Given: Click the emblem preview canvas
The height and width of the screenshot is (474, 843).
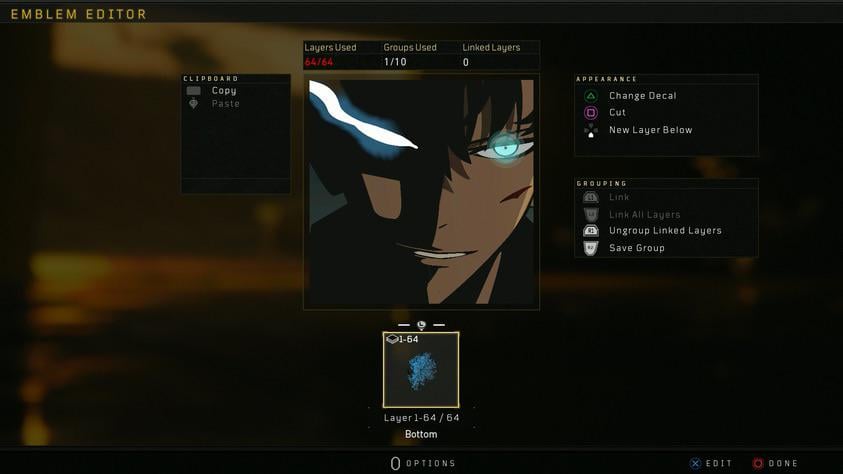Looking at the screenshot, I should click(421, 191).
